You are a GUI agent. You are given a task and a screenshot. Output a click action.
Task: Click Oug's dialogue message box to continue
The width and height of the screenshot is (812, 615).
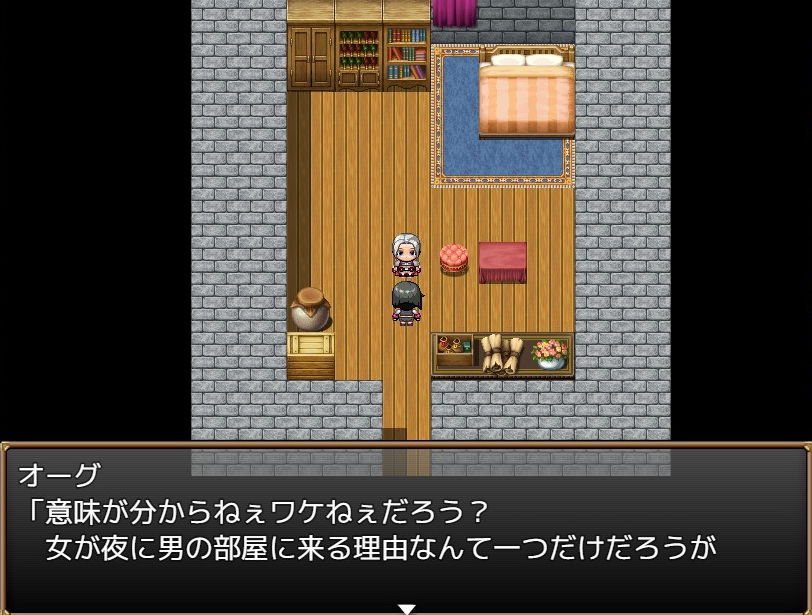pos(406,525)
